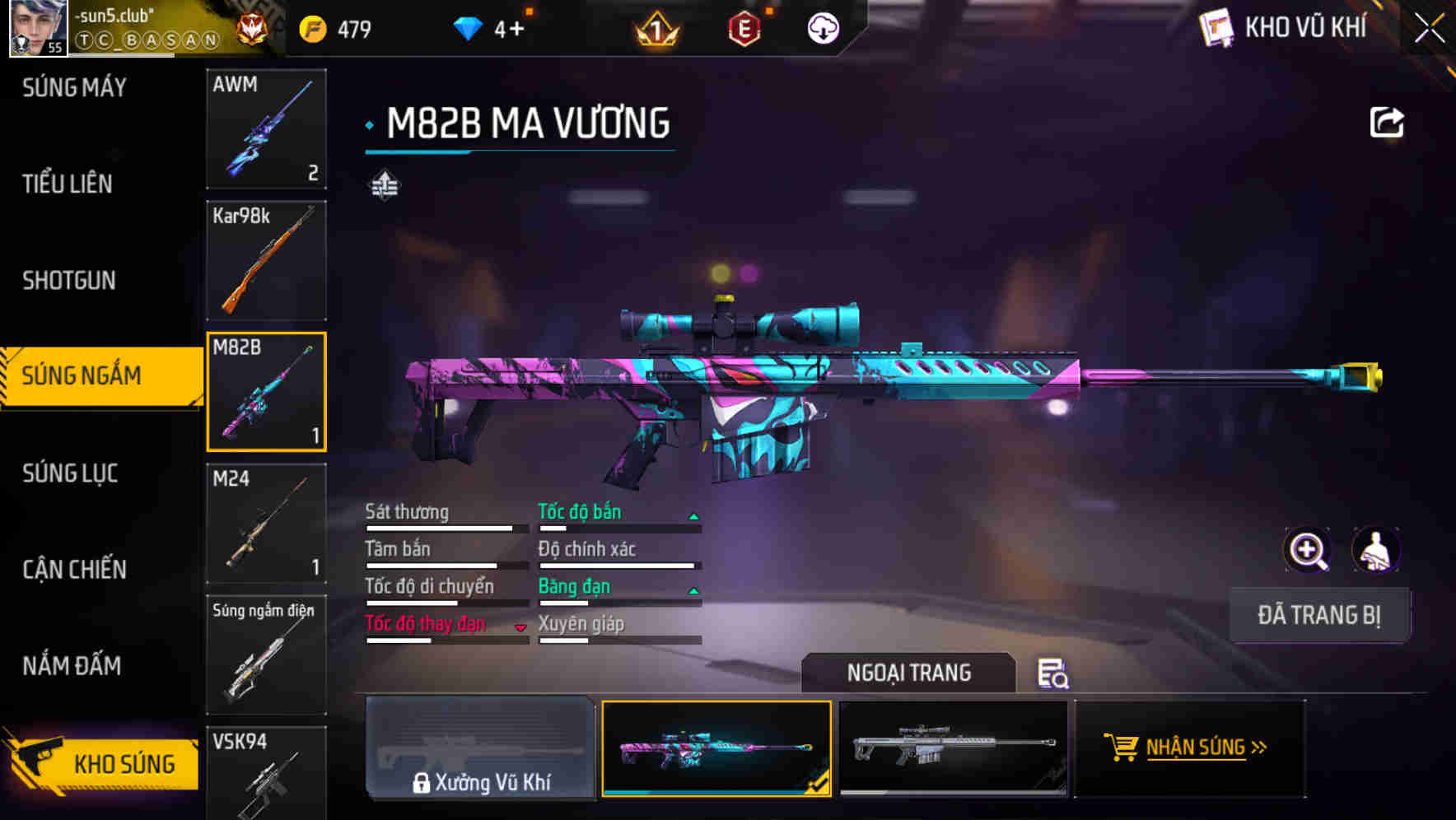Screen dimensions: 1456x820
Task: Select the magnifier weapon zoom icon
Action: 1305,550
